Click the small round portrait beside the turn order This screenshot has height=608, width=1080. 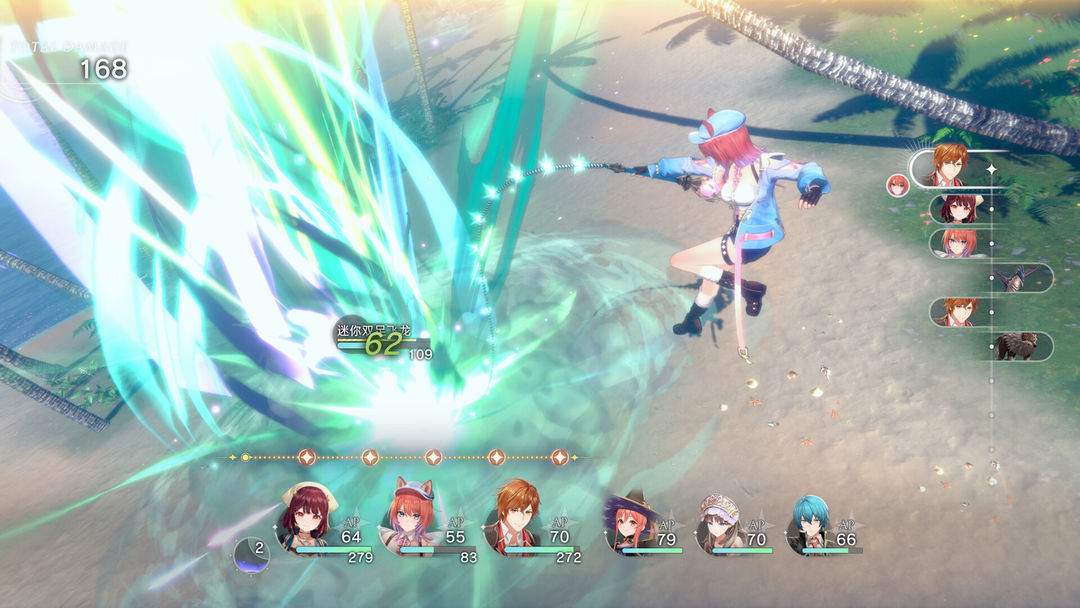click(x=898, y=185)
